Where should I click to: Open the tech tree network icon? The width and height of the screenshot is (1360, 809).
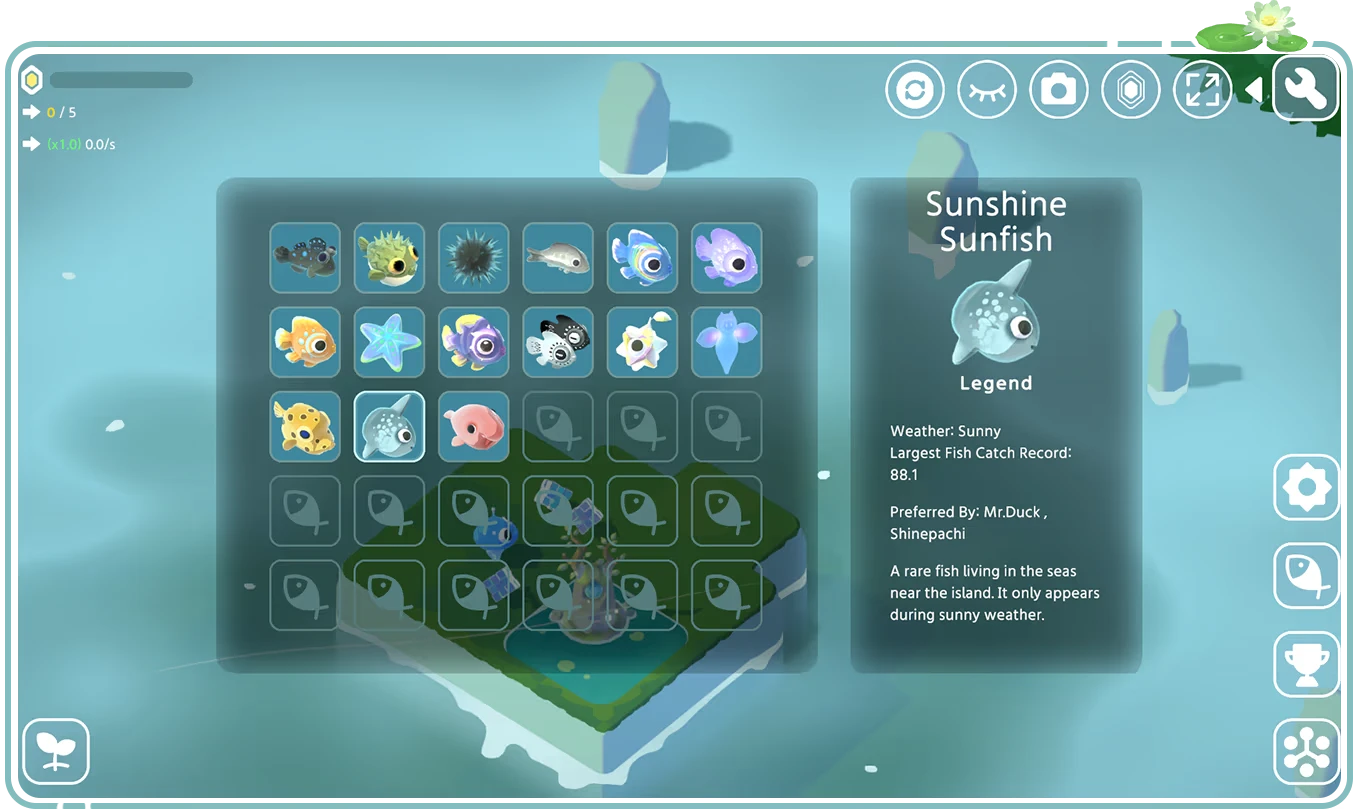pyautogui.click(x=1307, y=750)
